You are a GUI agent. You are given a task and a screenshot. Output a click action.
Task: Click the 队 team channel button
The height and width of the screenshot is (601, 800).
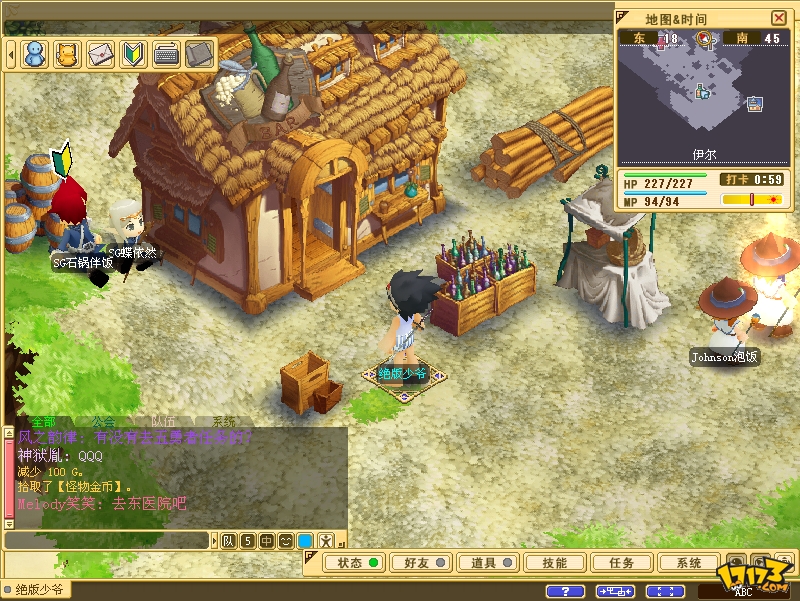(229, 541)
